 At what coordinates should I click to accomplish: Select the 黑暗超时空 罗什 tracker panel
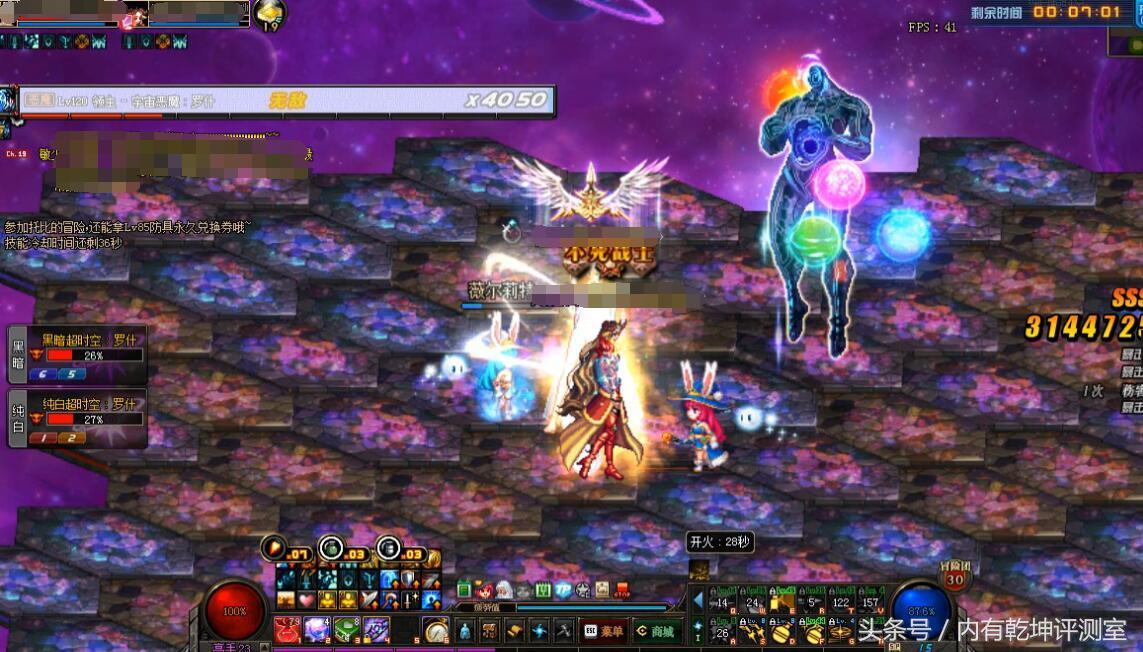coord(77,354)
